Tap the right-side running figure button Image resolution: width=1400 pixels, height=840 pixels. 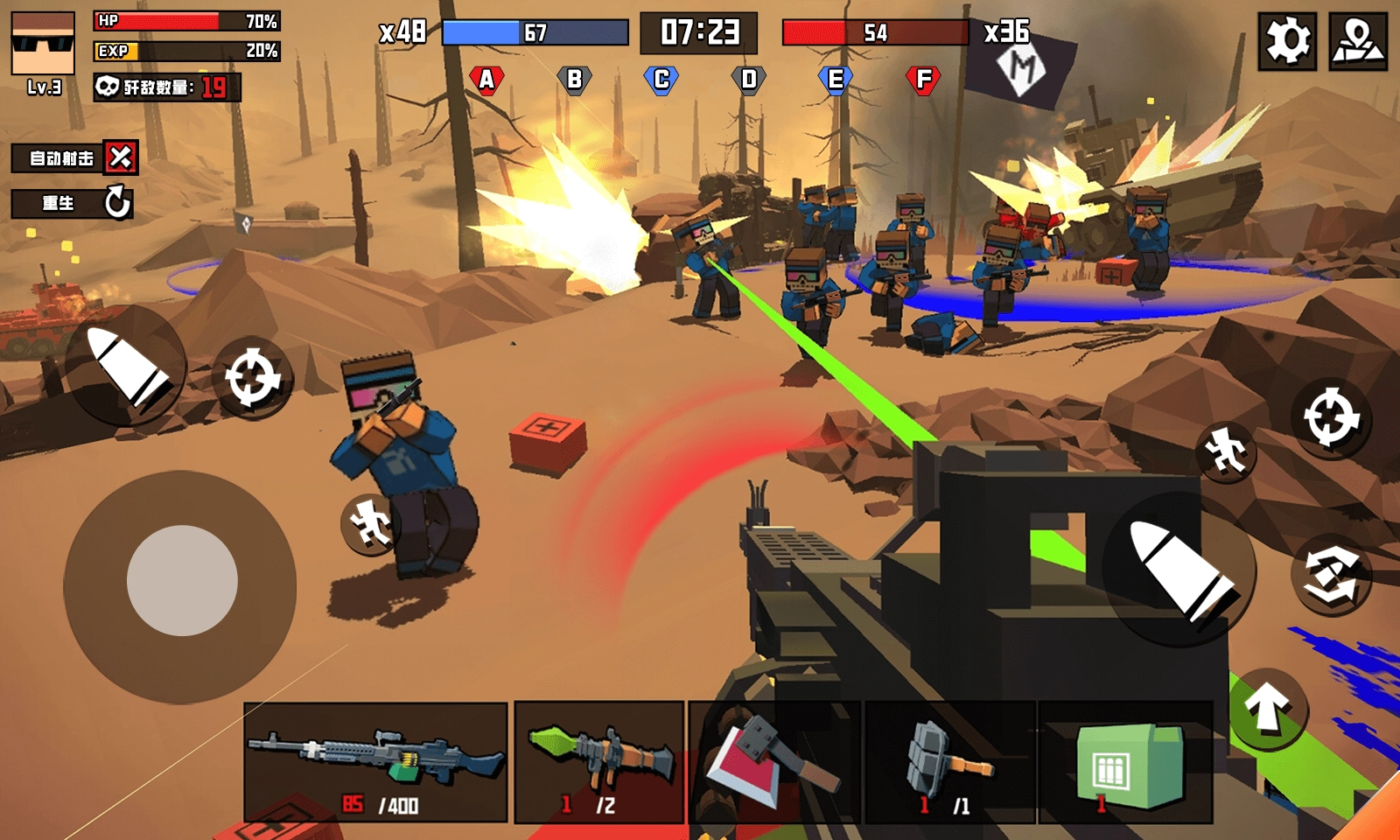click(x=1225, y=451)
